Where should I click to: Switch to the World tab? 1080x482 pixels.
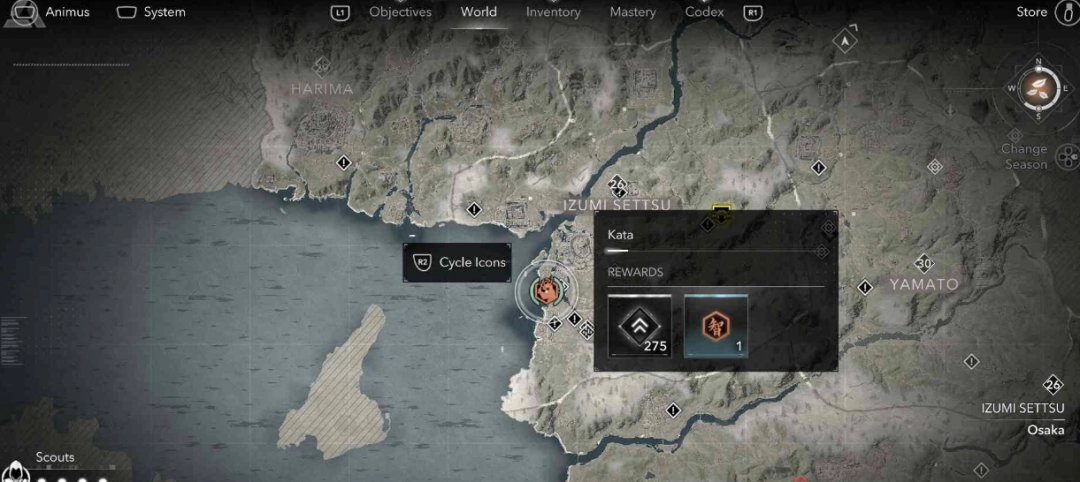[478, 12]
